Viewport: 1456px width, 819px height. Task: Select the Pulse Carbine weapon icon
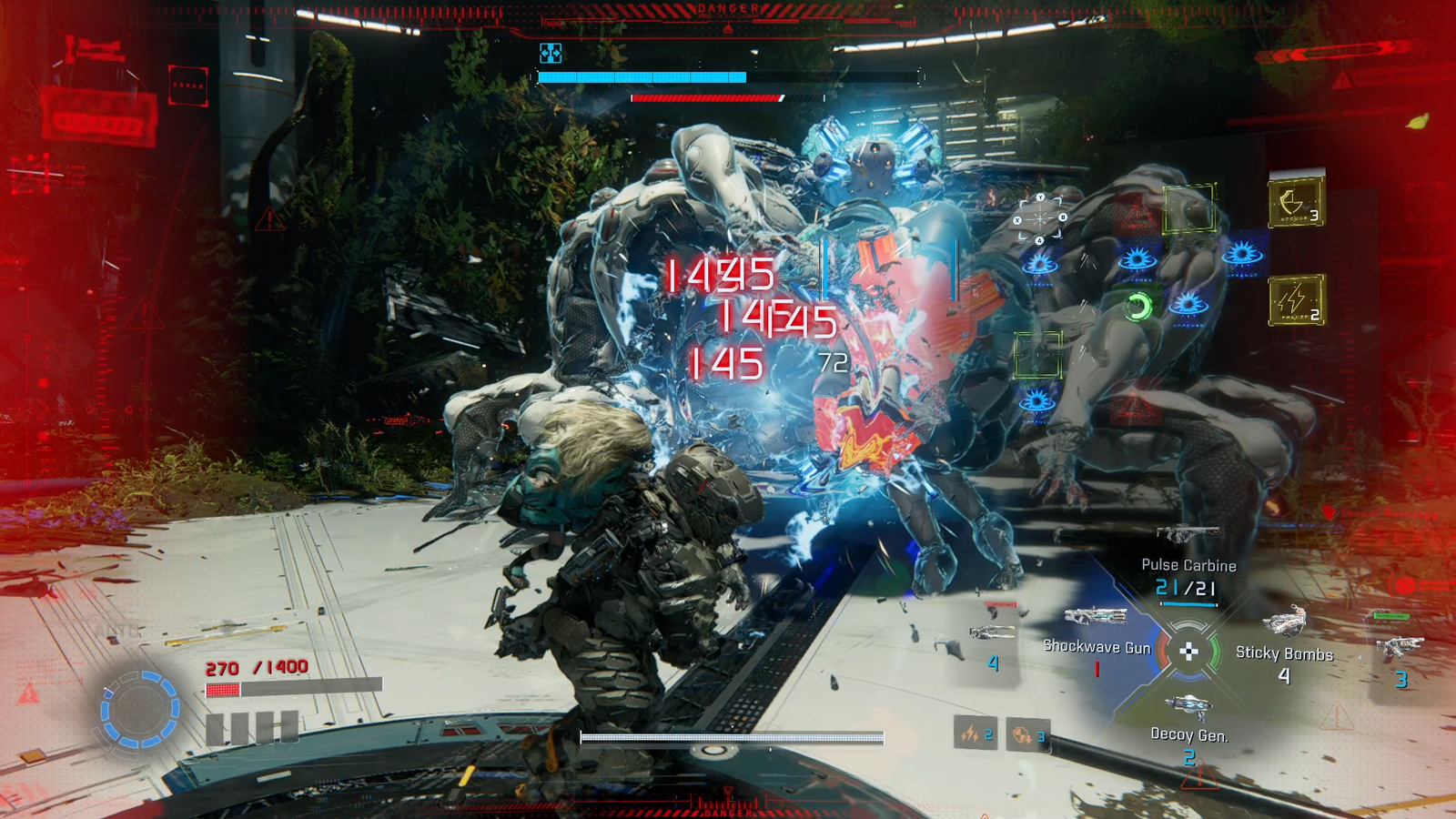click(x=1190, y=532)
